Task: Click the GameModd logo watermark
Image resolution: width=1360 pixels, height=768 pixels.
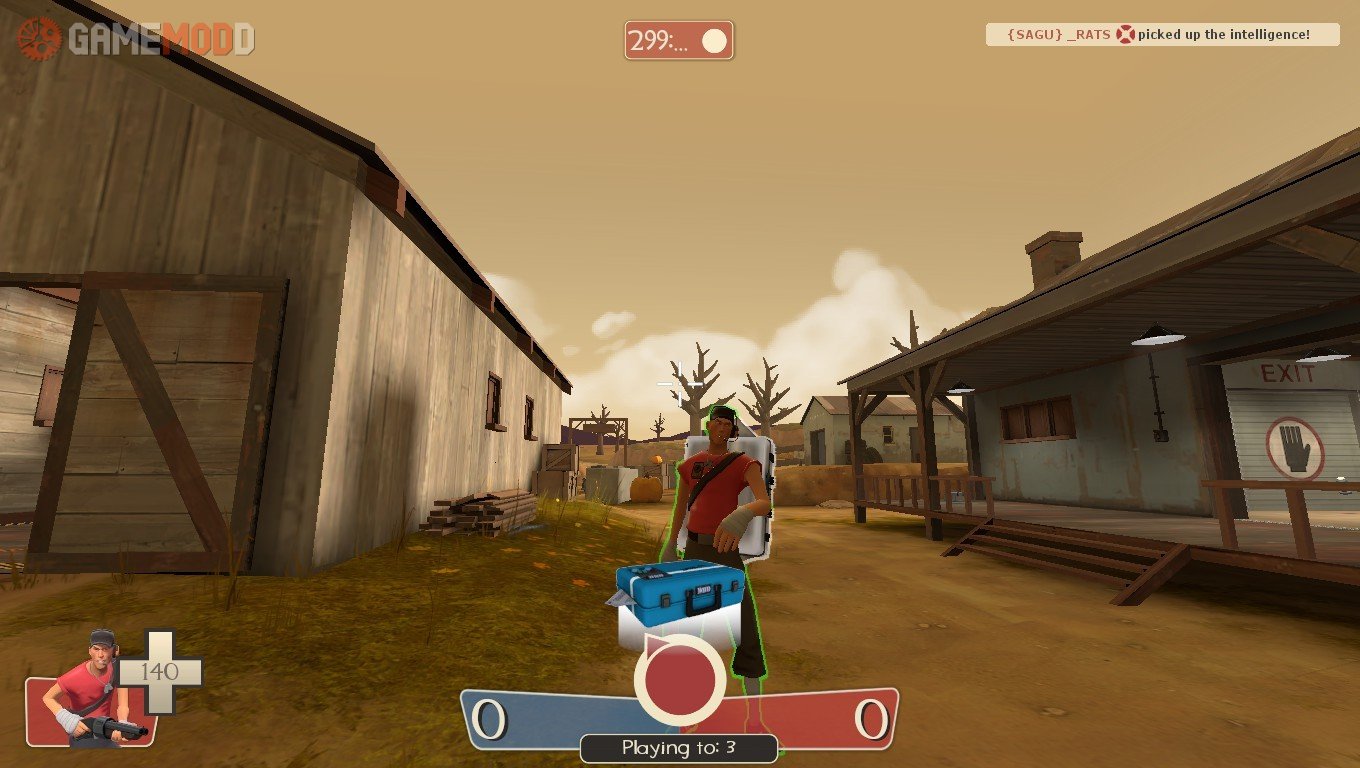Action: click(x=136, y=39)
